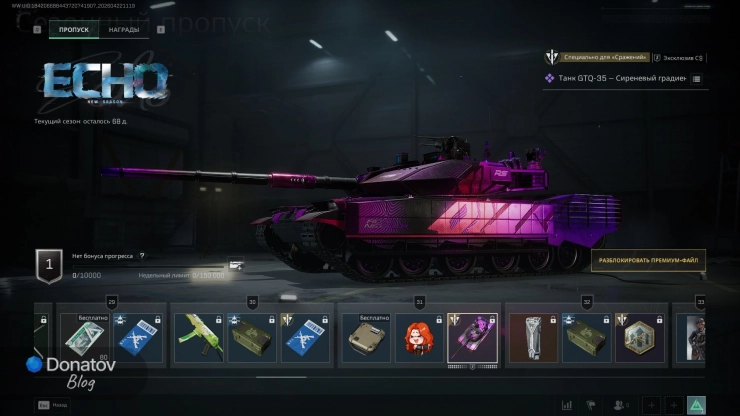Switch to the Пропуск tab
Image resolution: width=740 pixels, height=416 pixels.
pyautogui.click(x=74, y=30)
